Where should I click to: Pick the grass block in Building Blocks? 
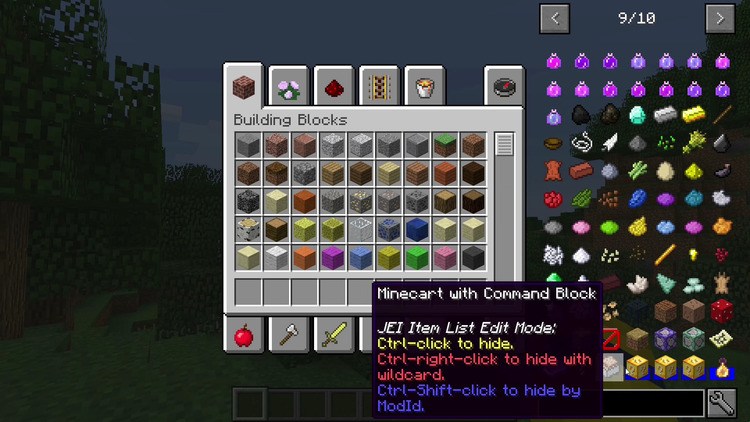click(x=445, y=146)
